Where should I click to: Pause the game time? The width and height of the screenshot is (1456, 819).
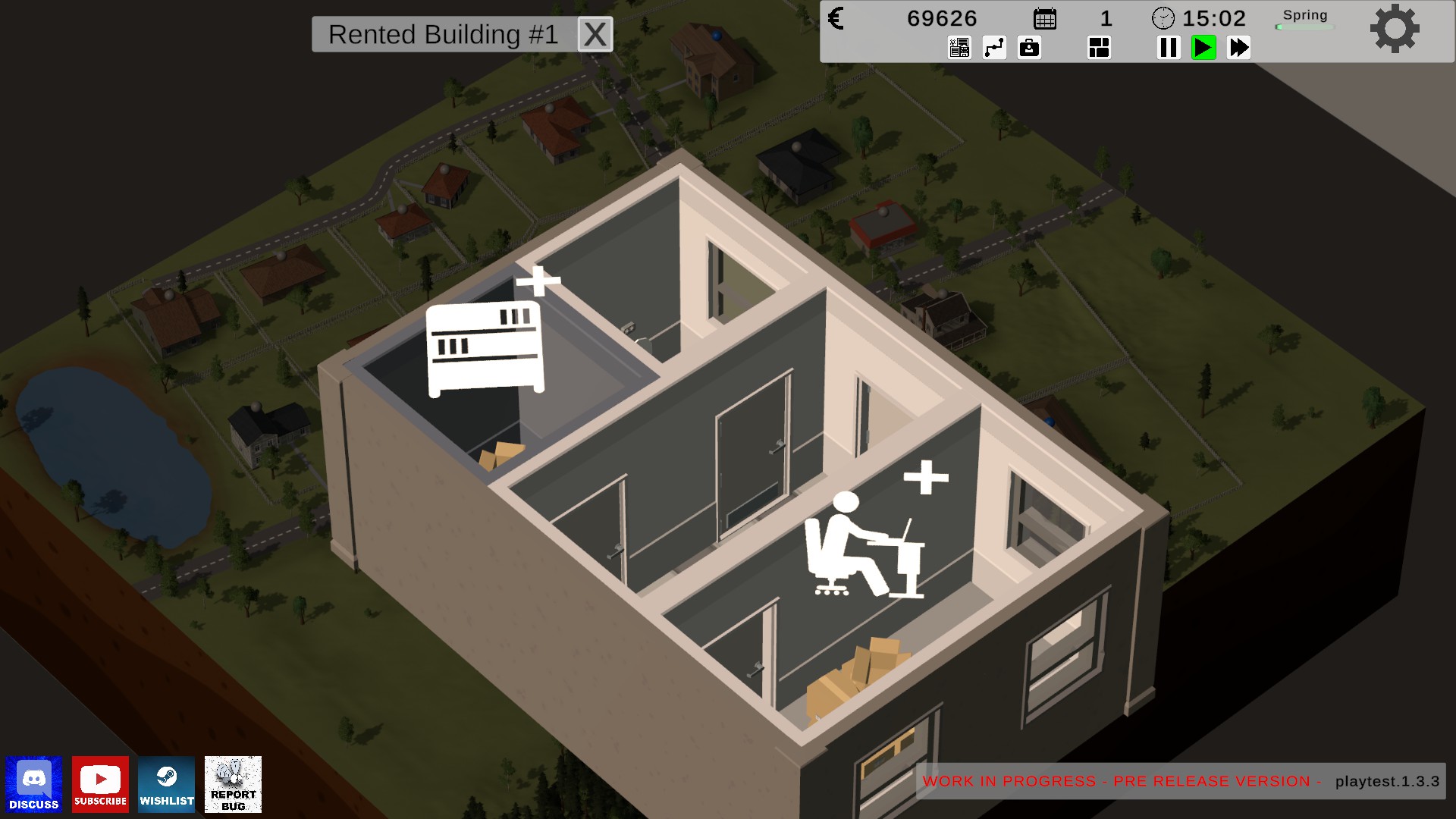pyautogui.click(x=1169, y=48)
